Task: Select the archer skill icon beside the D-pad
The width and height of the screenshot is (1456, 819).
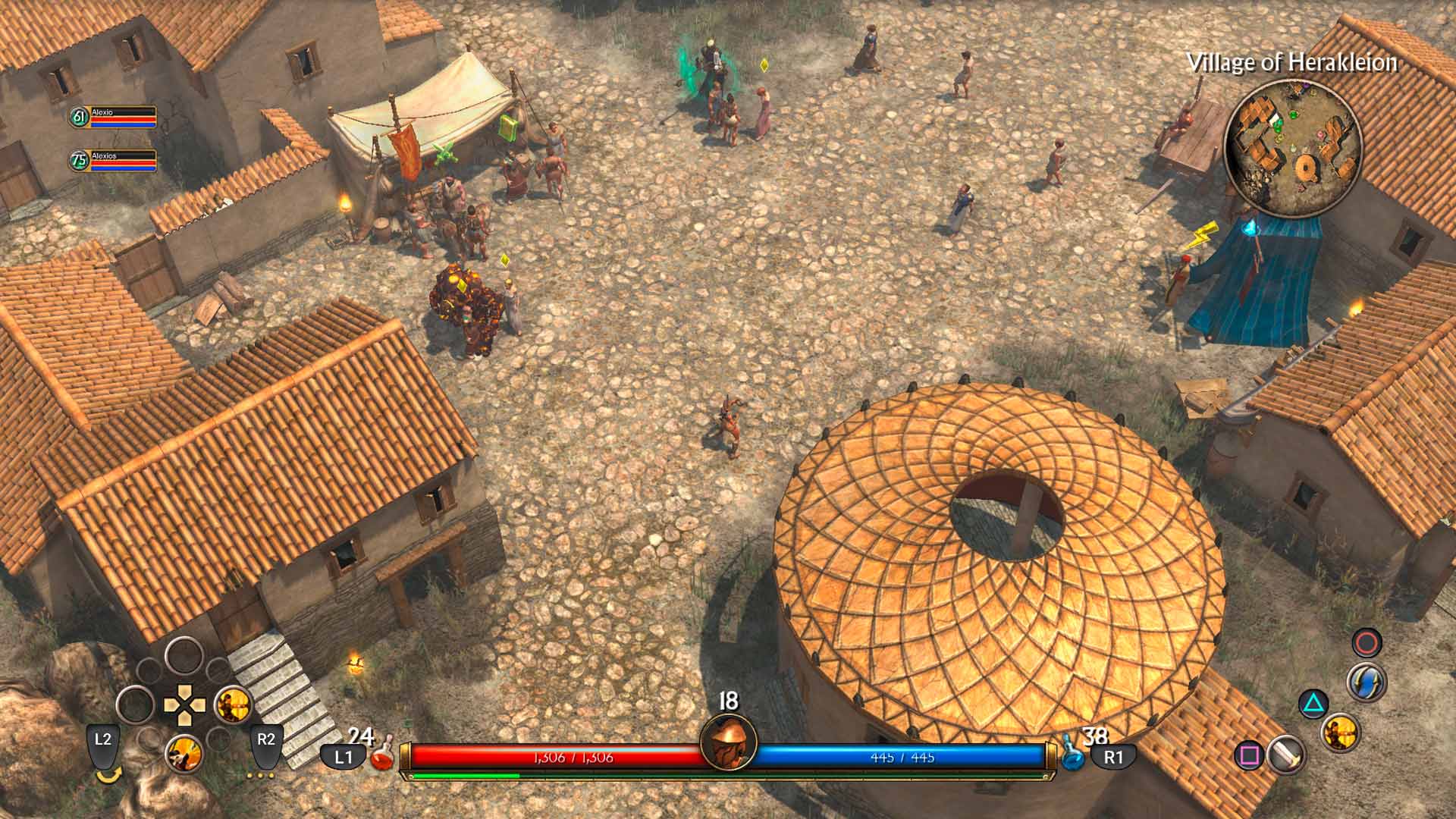Action: click(232, 705)
